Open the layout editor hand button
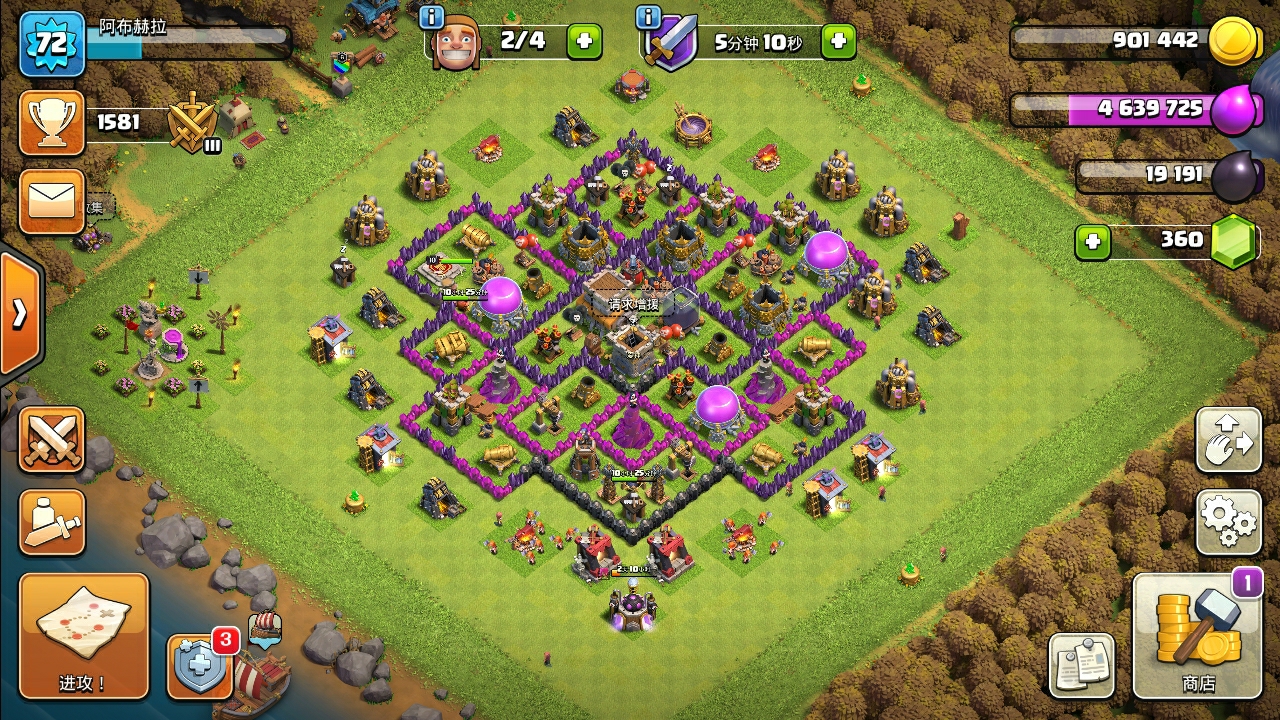 coord(1228,440)
